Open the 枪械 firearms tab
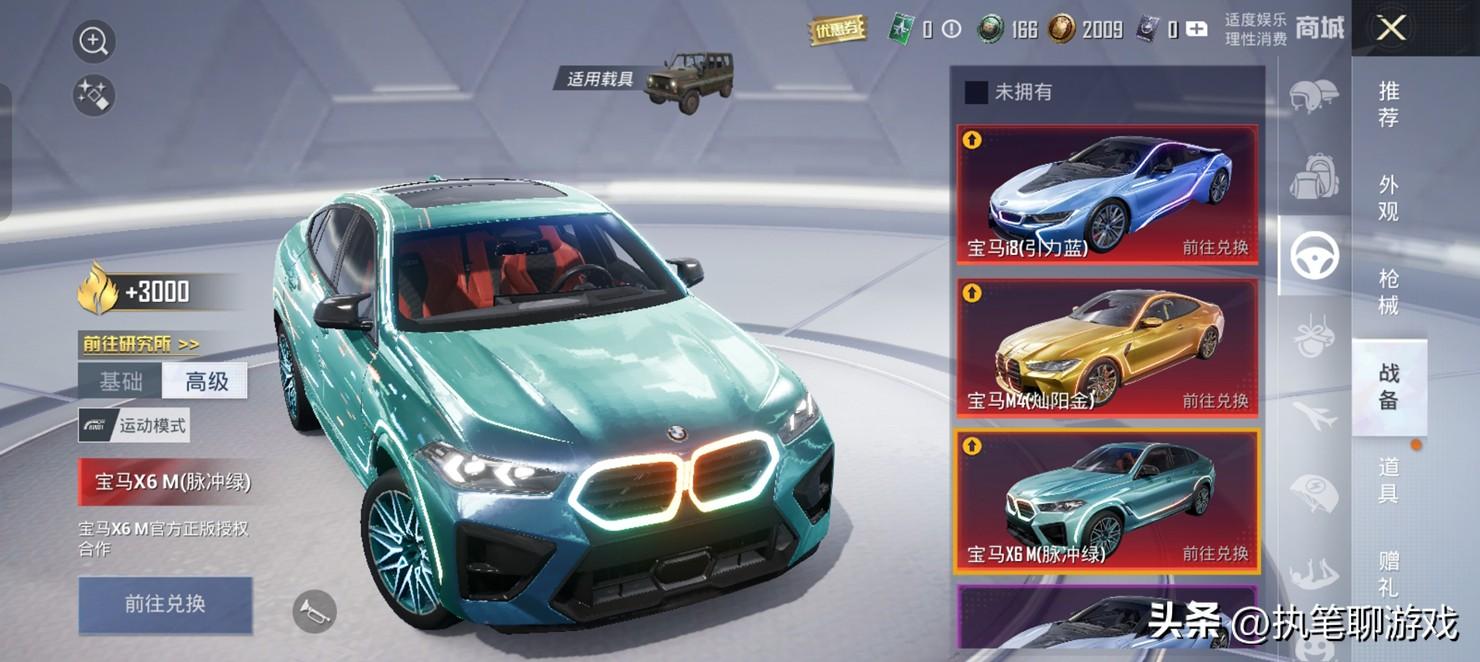This screenshot has height=662, width=1480. pyautogui.click(x=1388, y=291)
